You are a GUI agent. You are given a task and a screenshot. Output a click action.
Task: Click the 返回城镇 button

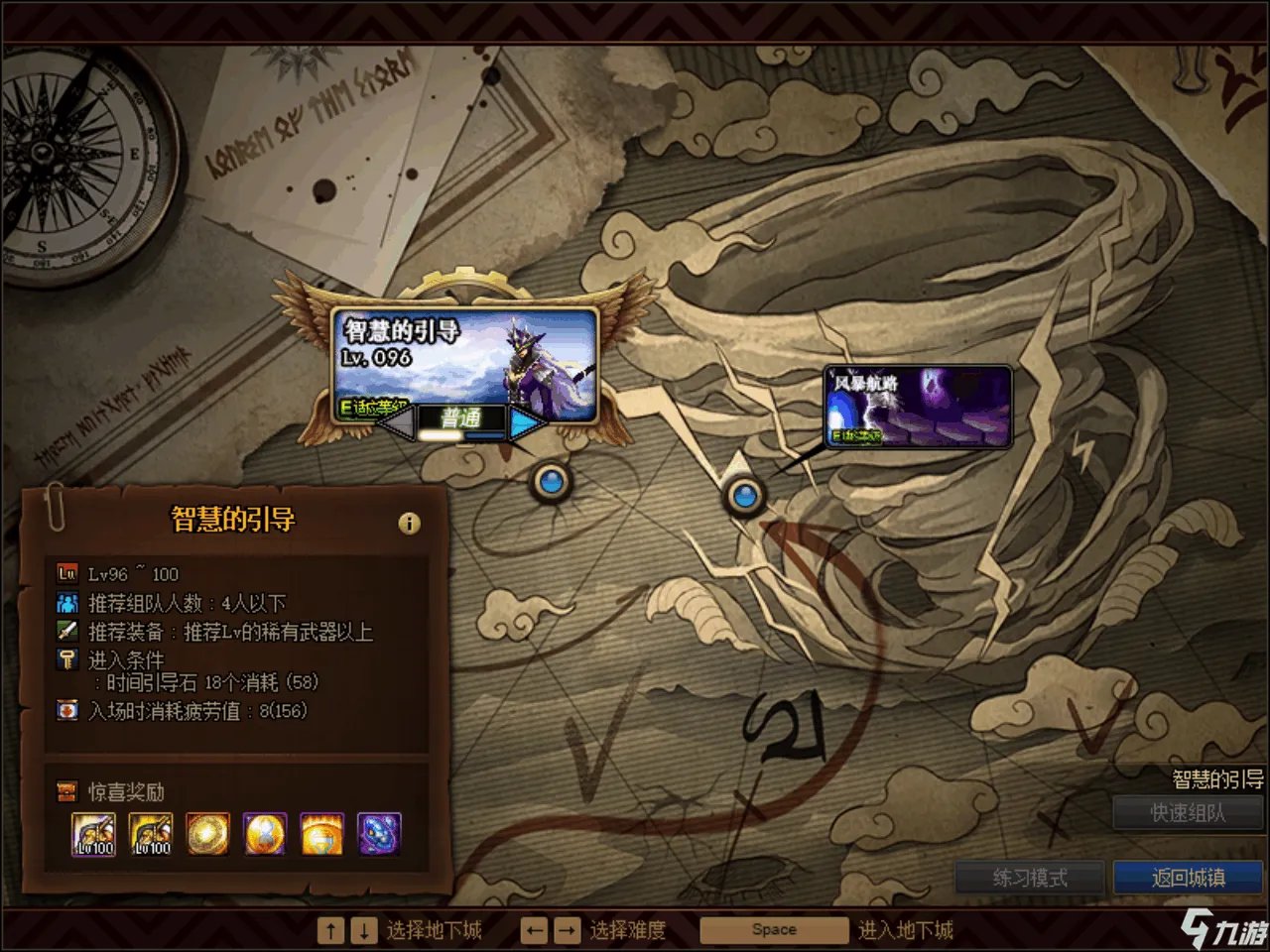click(x=1188, y=877)
